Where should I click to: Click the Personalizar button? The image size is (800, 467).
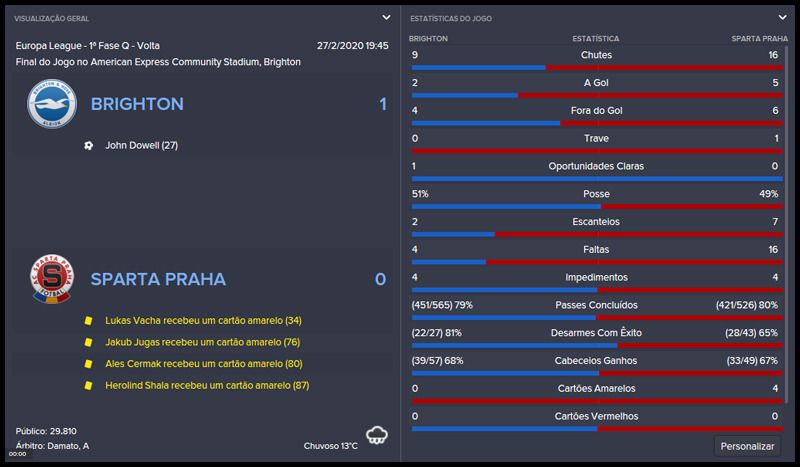click(x=748, y=445)
